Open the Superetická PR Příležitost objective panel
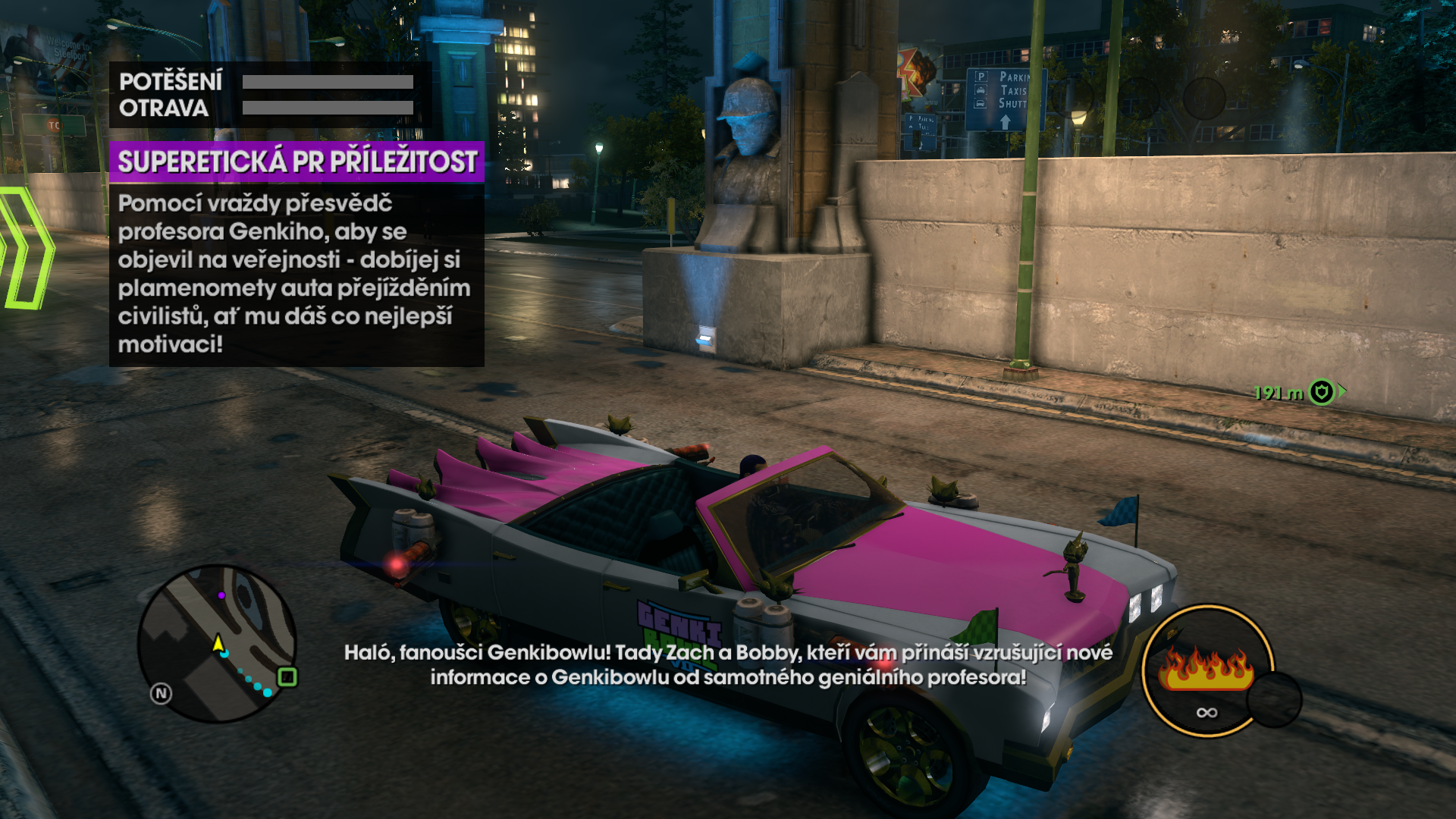Image resolution: width=1456 pixels, height=819 pixels. (297, 162)
